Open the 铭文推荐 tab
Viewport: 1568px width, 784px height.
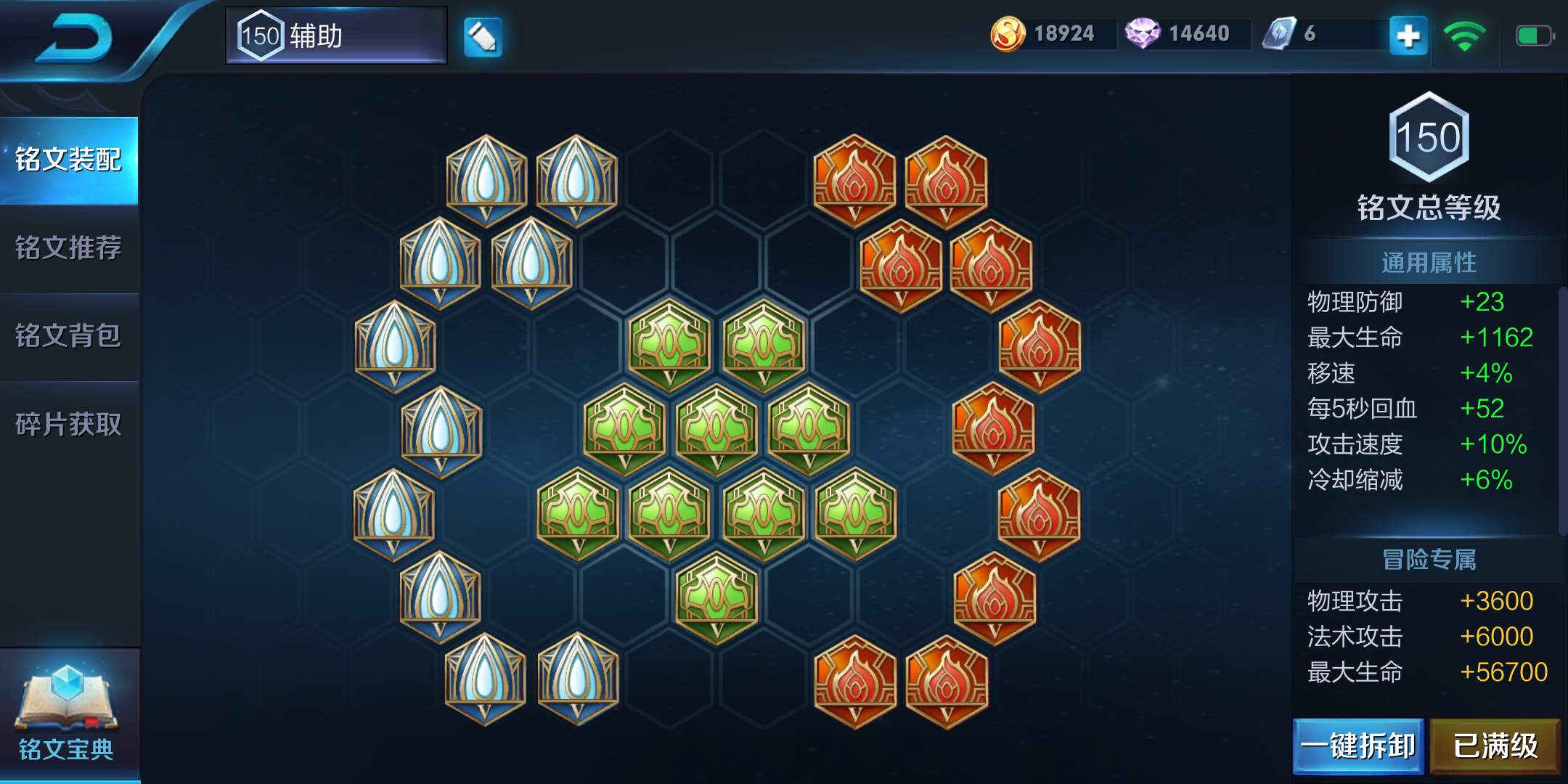pos(69,248)
